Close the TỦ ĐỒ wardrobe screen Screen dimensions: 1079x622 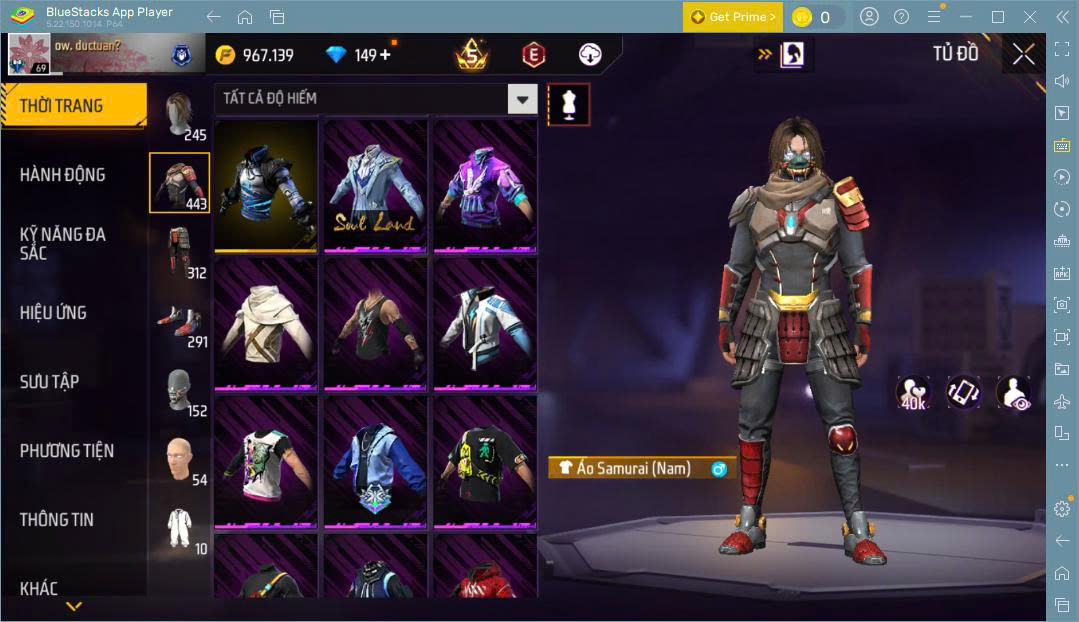coord(1023,55)
